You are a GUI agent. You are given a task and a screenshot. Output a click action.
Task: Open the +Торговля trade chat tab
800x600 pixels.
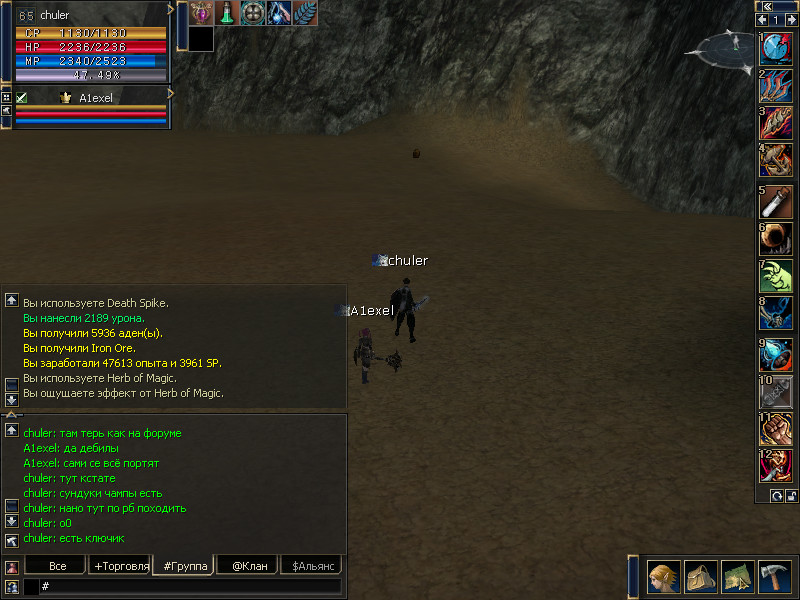[x=121, y=566]
